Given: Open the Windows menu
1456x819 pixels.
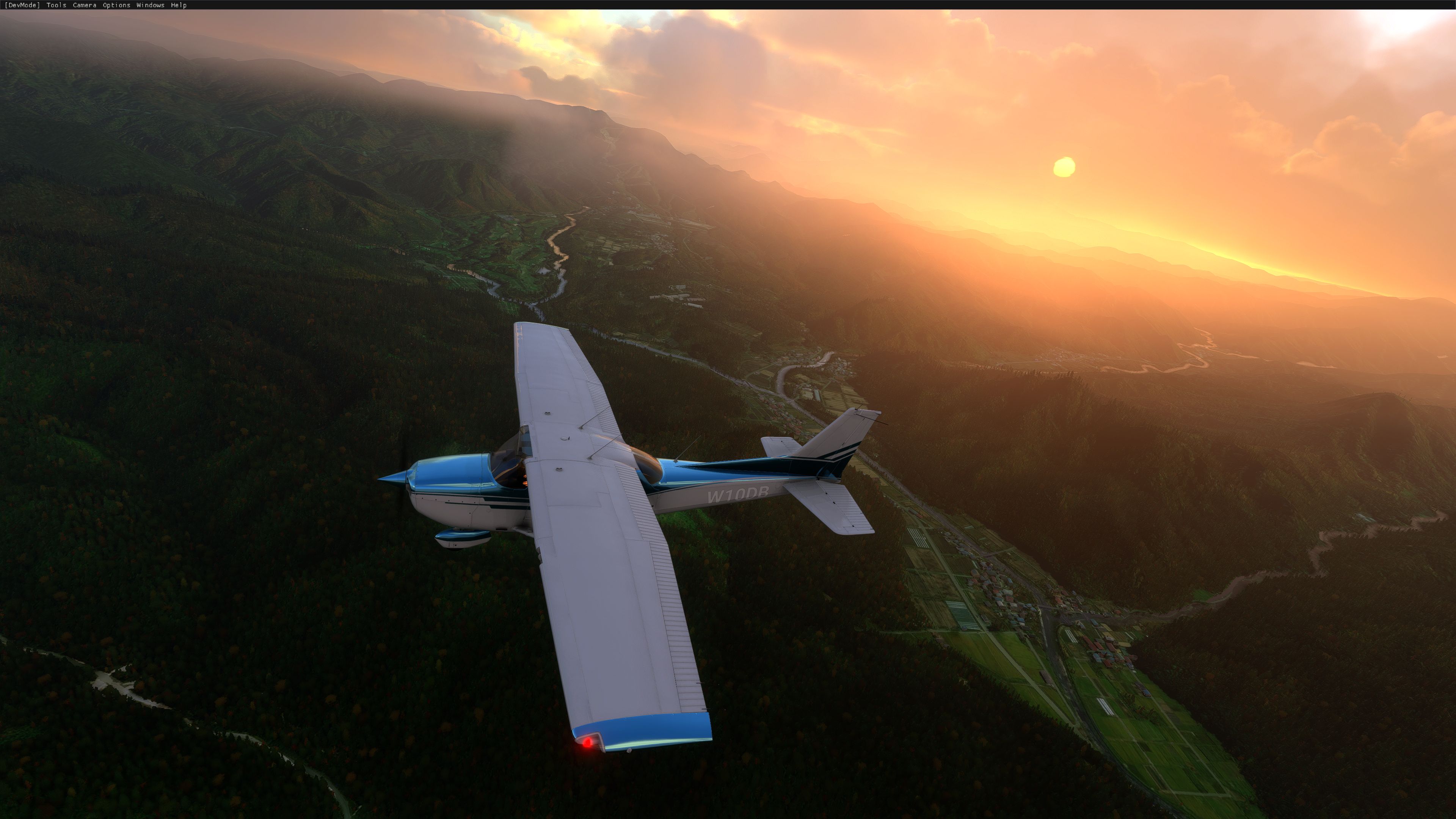Looking at the screenshot, I should coord(150,5).
